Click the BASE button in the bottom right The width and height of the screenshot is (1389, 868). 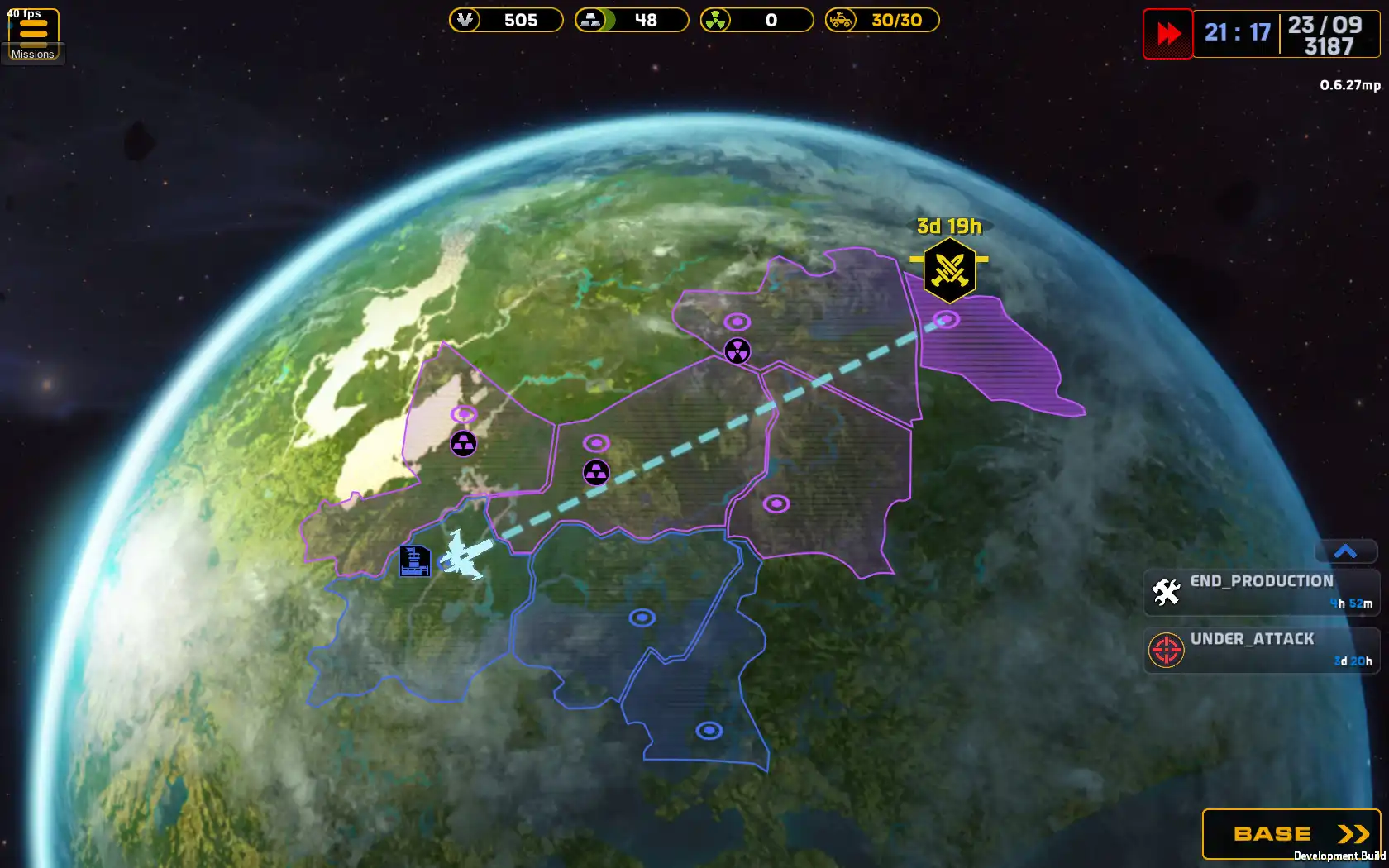click(x=1290, y=834)
